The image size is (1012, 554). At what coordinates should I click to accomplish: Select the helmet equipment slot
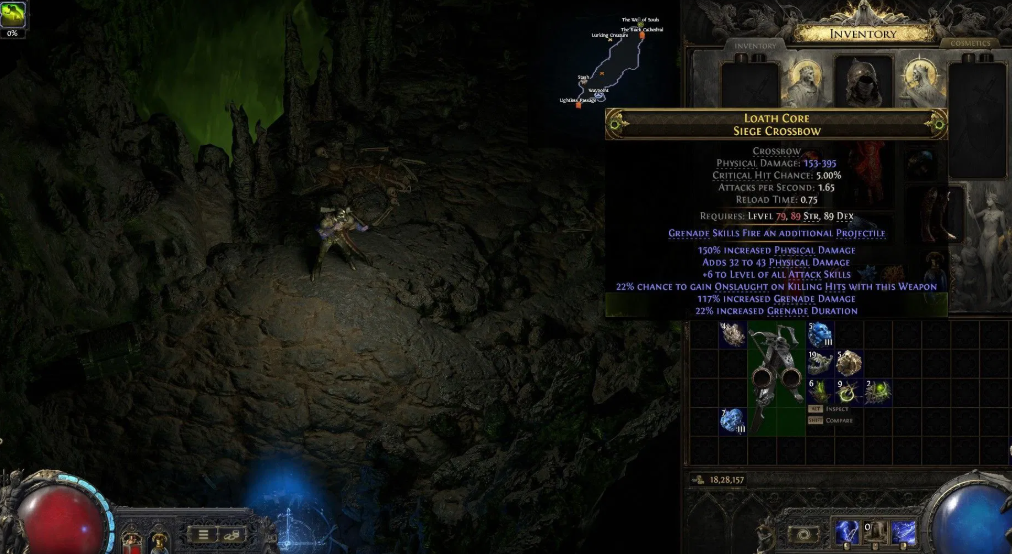(x=863, y=82)
